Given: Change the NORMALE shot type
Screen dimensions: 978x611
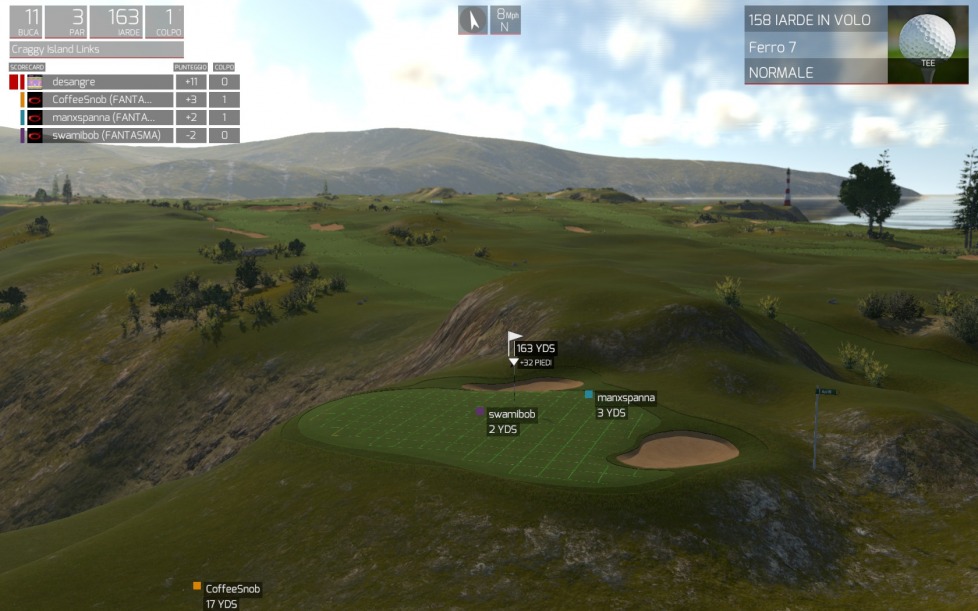Looking at the screenshot, I should pyautogui.click(x=815, y=72).
